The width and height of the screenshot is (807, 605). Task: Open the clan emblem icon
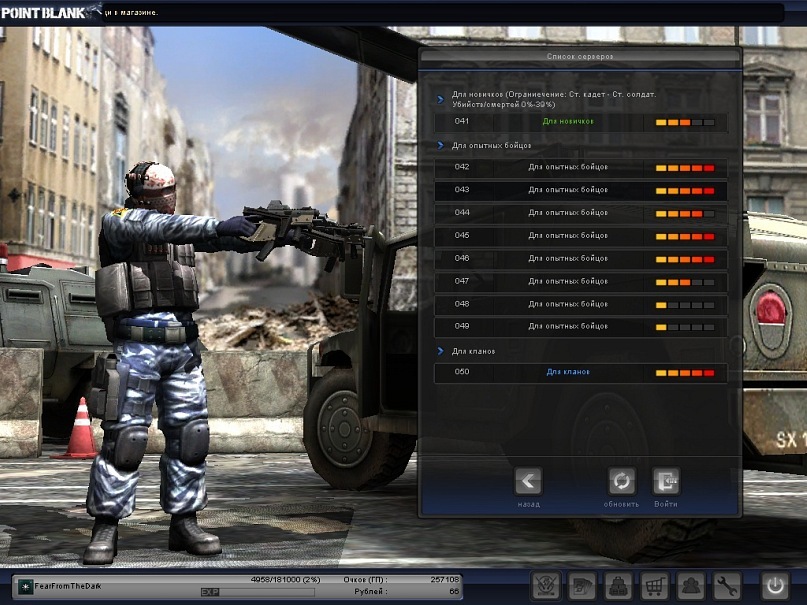coord(545,586)
